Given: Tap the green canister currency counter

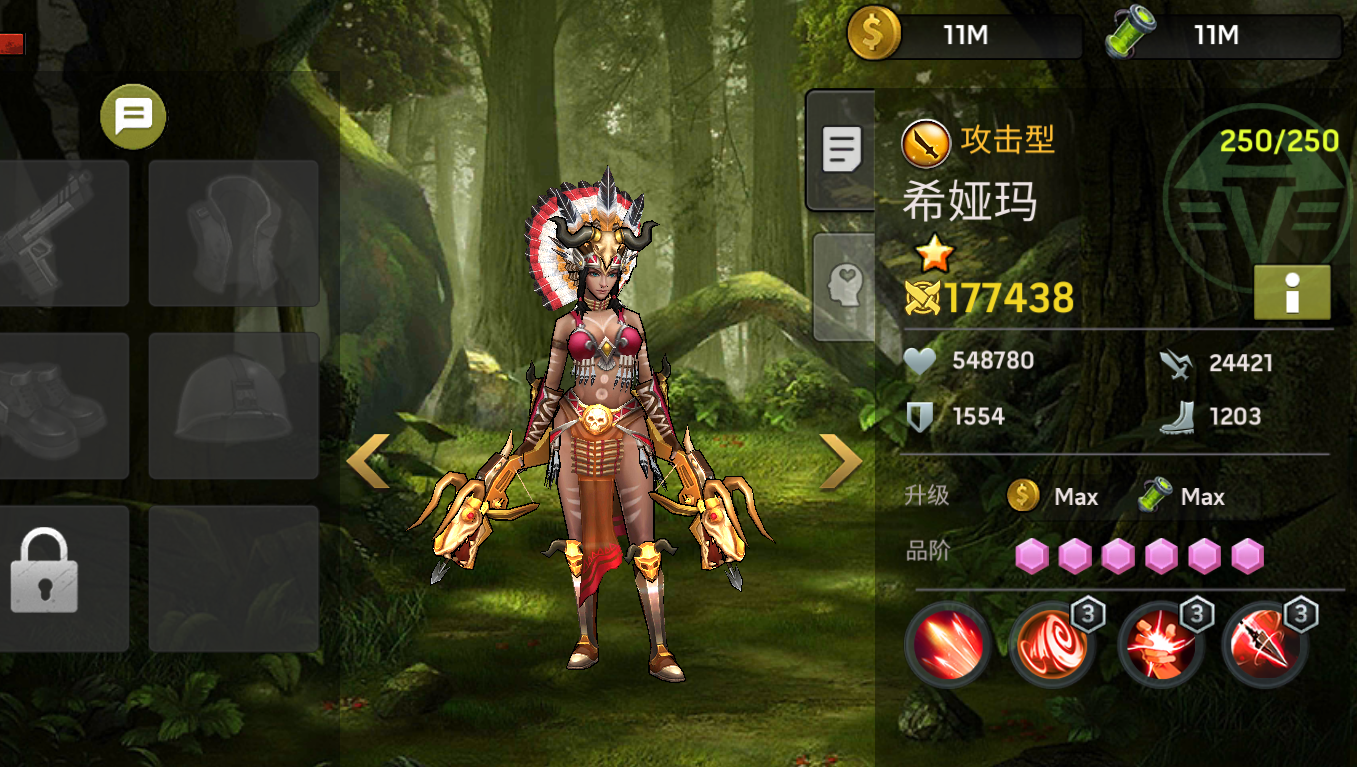Looking at the screenshot, I should point(1223,36).
